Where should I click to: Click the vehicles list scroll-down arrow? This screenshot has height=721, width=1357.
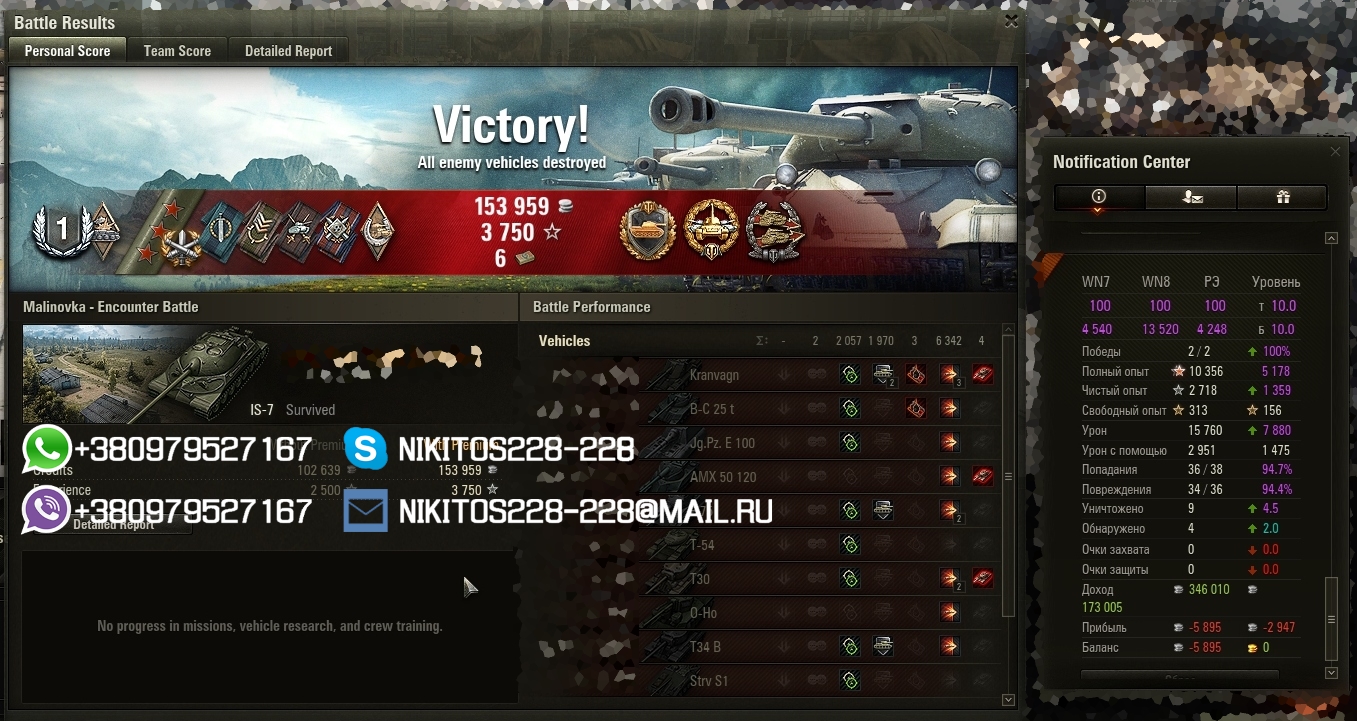click(x=1008, y=700)
